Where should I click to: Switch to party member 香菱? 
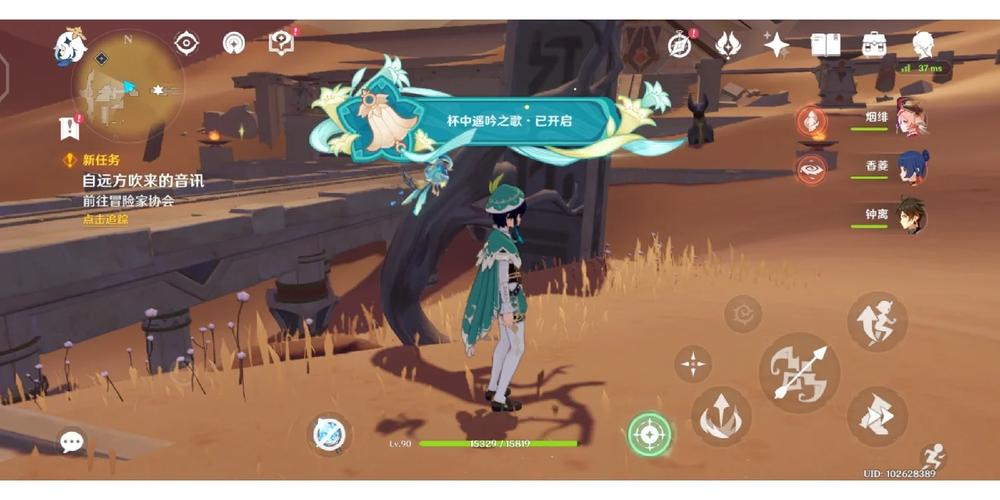point(910,168)
